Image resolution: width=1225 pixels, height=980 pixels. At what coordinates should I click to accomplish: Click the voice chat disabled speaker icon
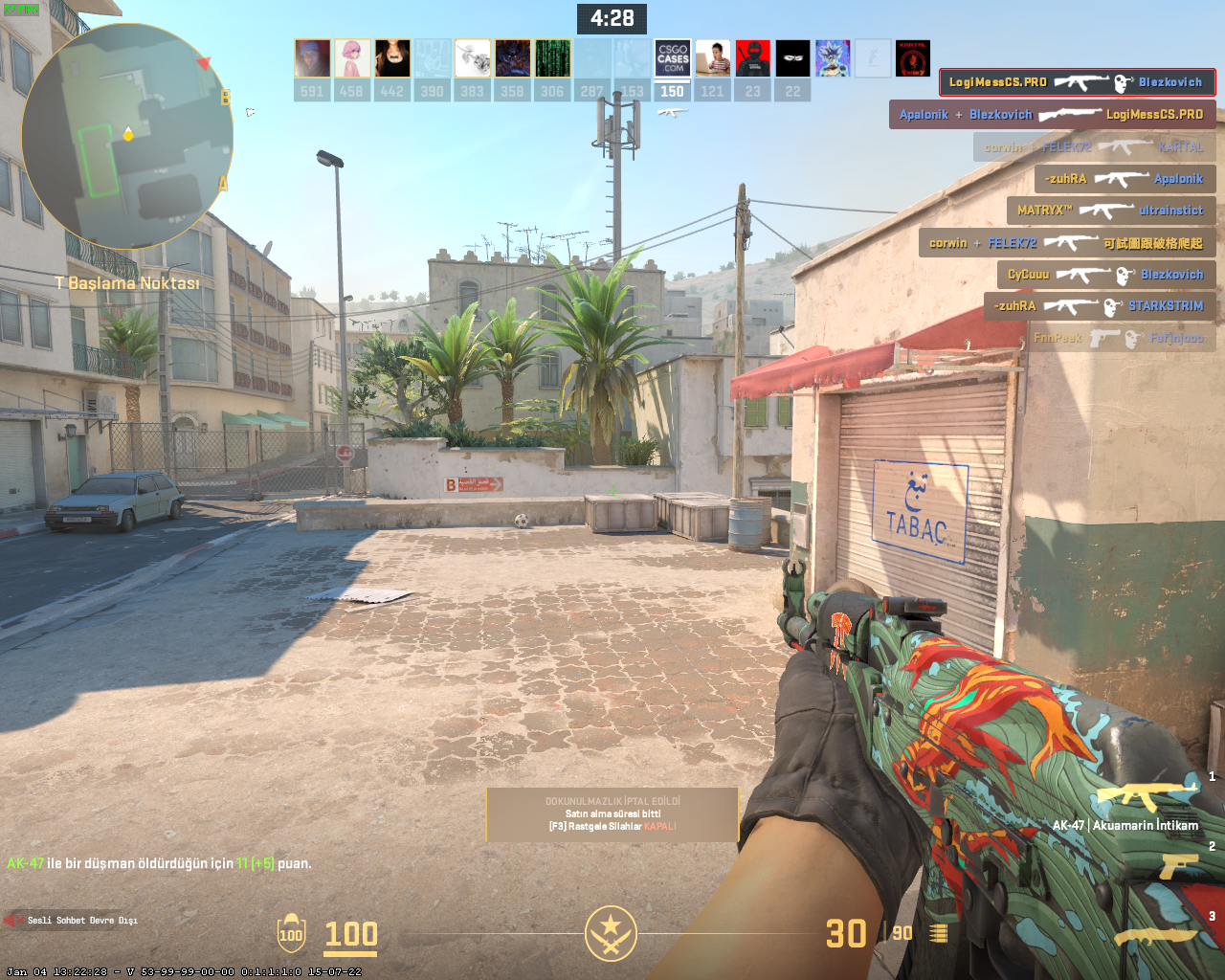tap(13, 920)
